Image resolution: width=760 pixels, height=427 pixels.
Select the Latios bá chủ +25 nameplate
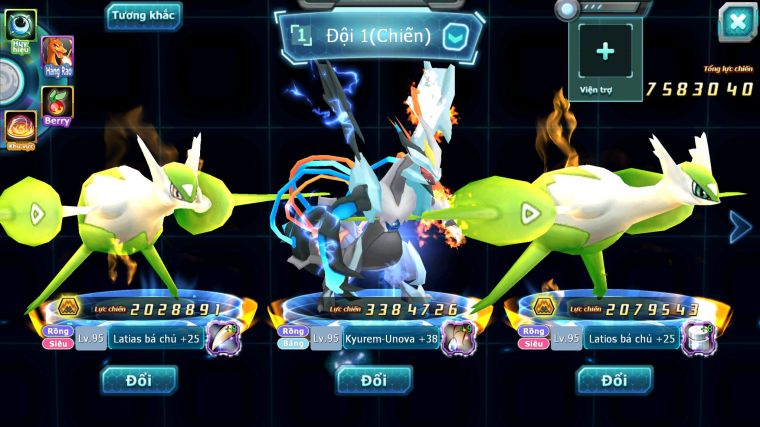tap(629, 339)
